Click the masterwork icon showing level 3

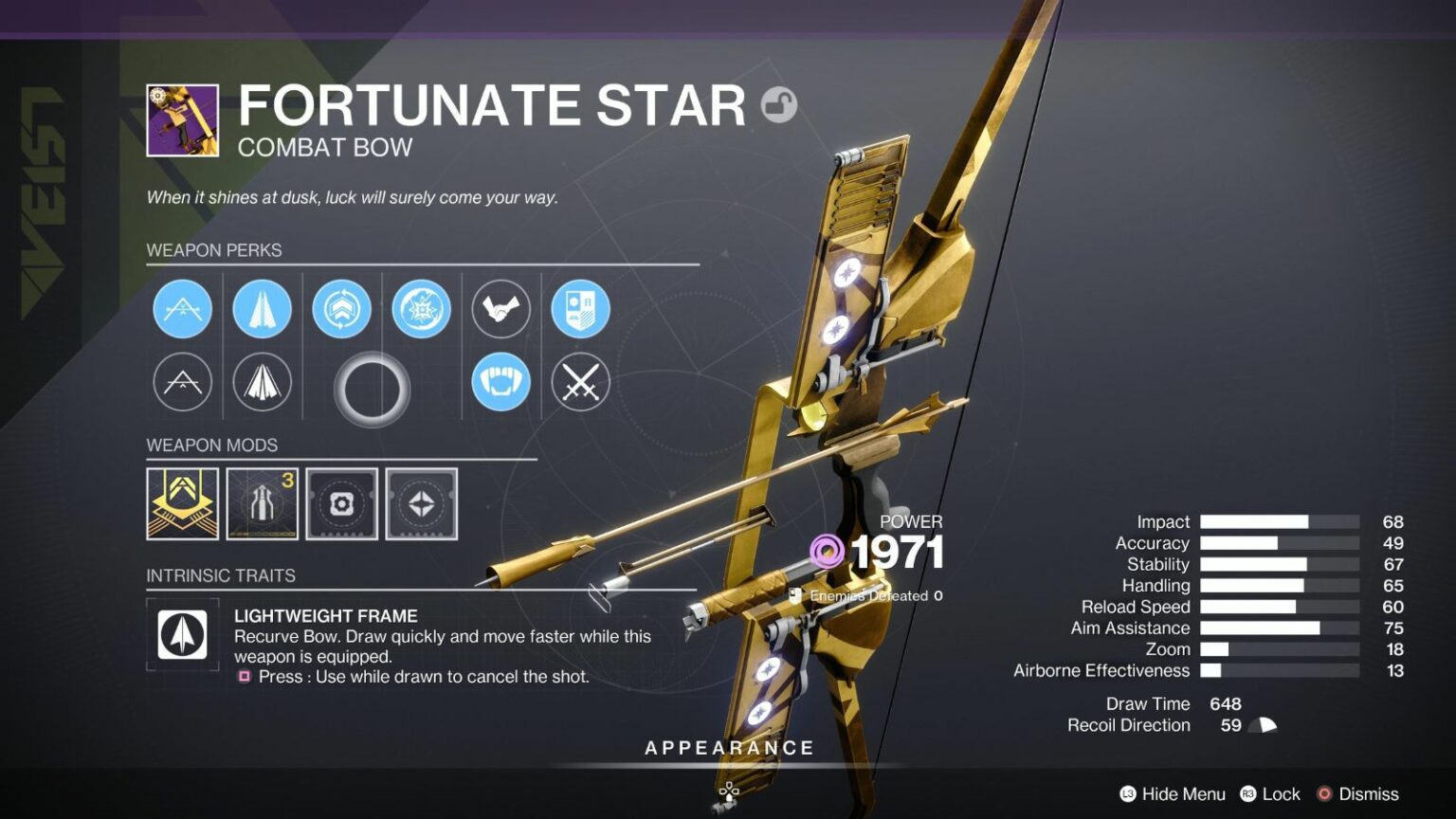coord(262,503)
